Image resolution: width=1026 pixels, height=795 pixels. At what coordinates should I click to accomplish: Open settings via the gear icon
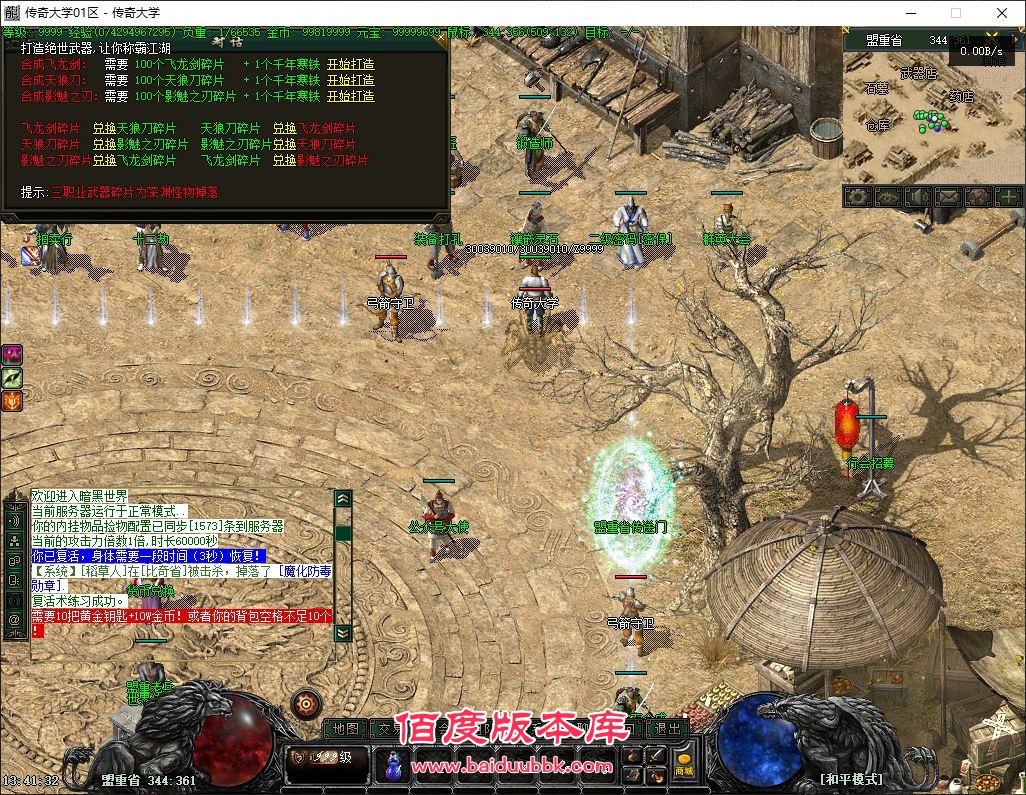pyautogui.click(x=858, y=197)
